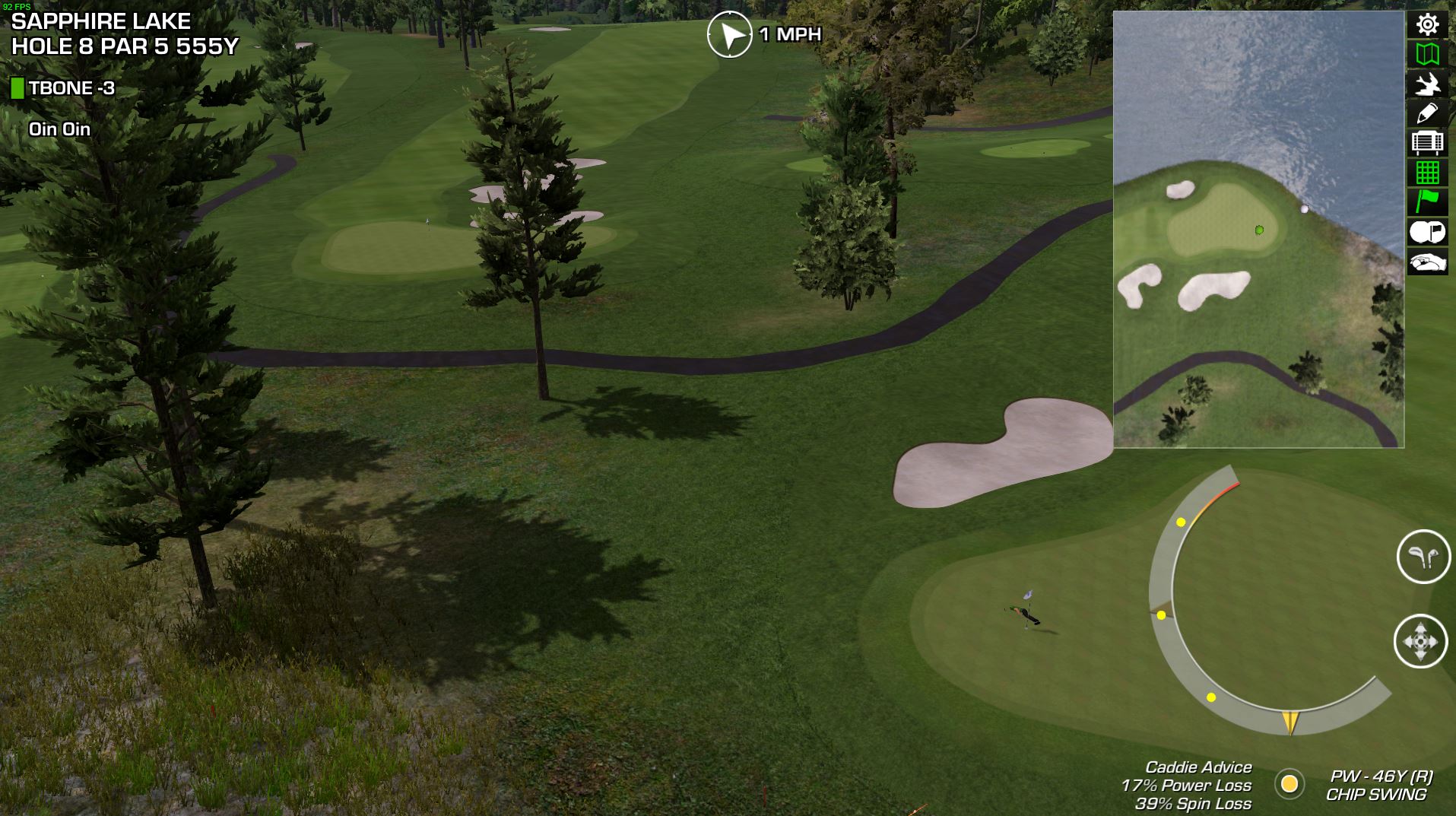1456x816 pixels.
Task: Toggle the green flag icon
Action: click(1427, 202)
